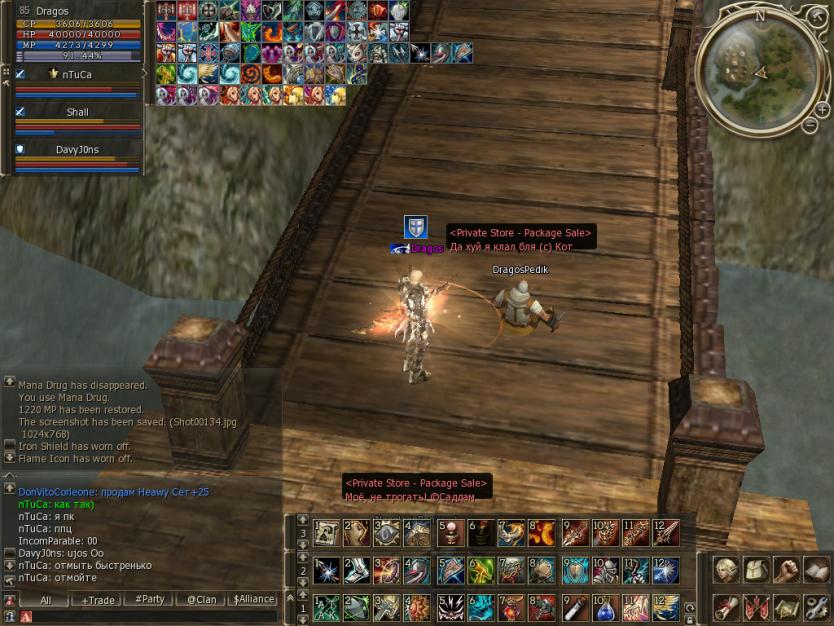Zoom out the minimap with minus button
The height and width of the screenshot is (626, 834).
pyautogui.click(x=810, y=126)
